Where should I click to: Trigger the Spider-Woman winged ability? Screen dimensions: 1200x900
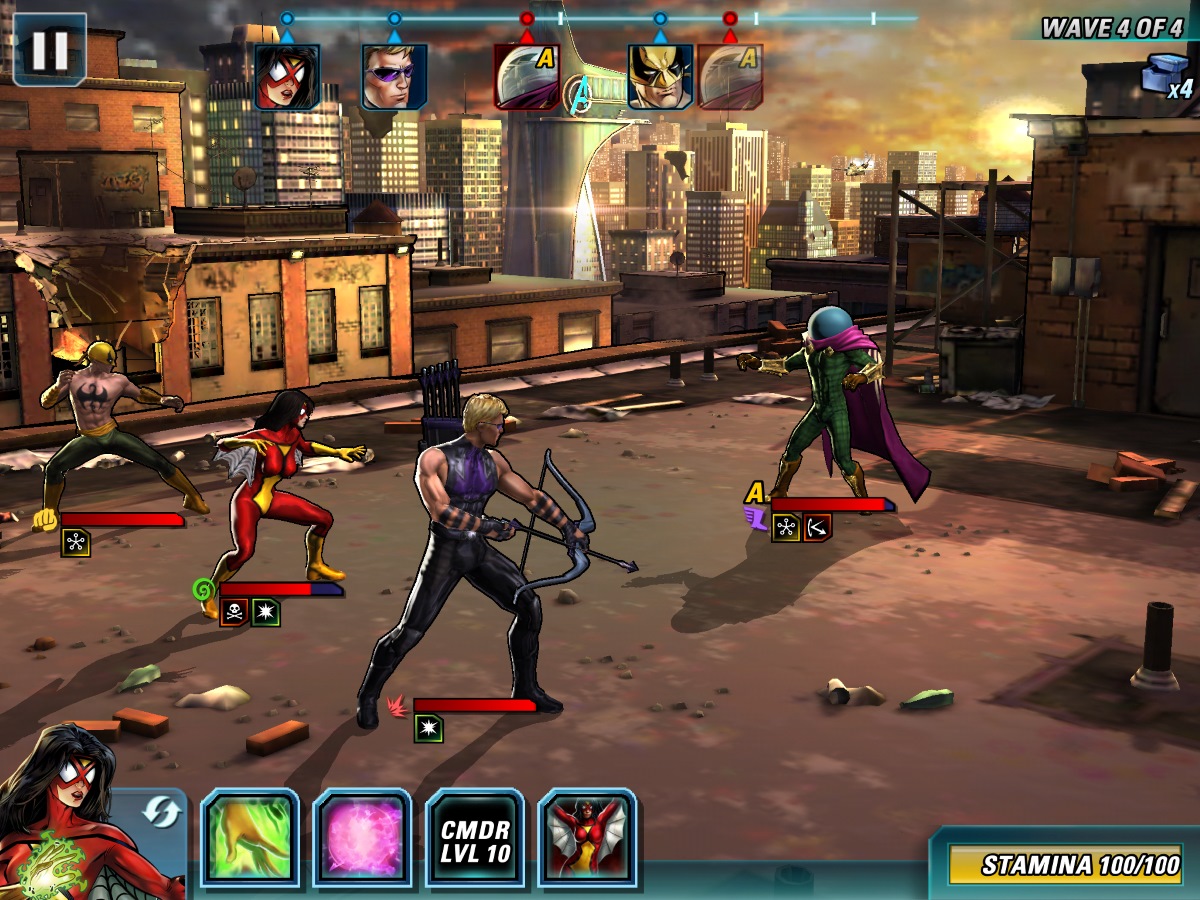[x=588, y=838]
